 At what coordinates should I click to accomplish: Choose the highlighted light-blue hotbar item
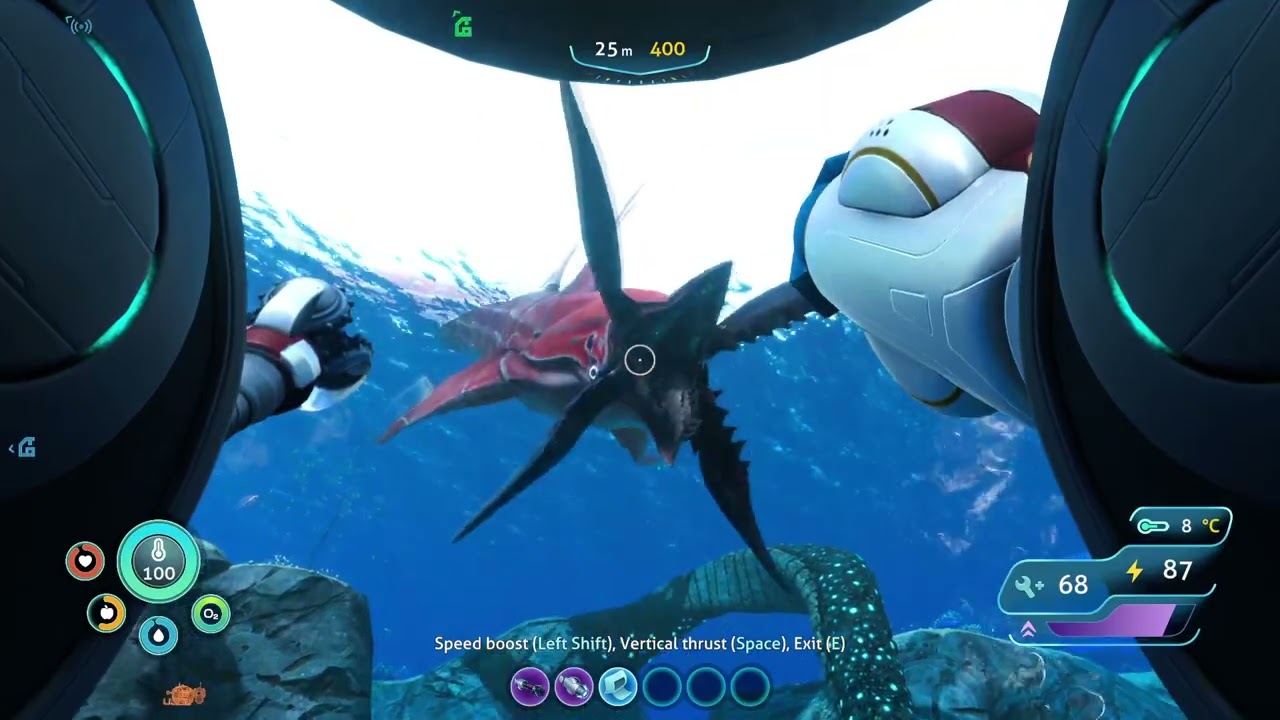click(618, 687)
